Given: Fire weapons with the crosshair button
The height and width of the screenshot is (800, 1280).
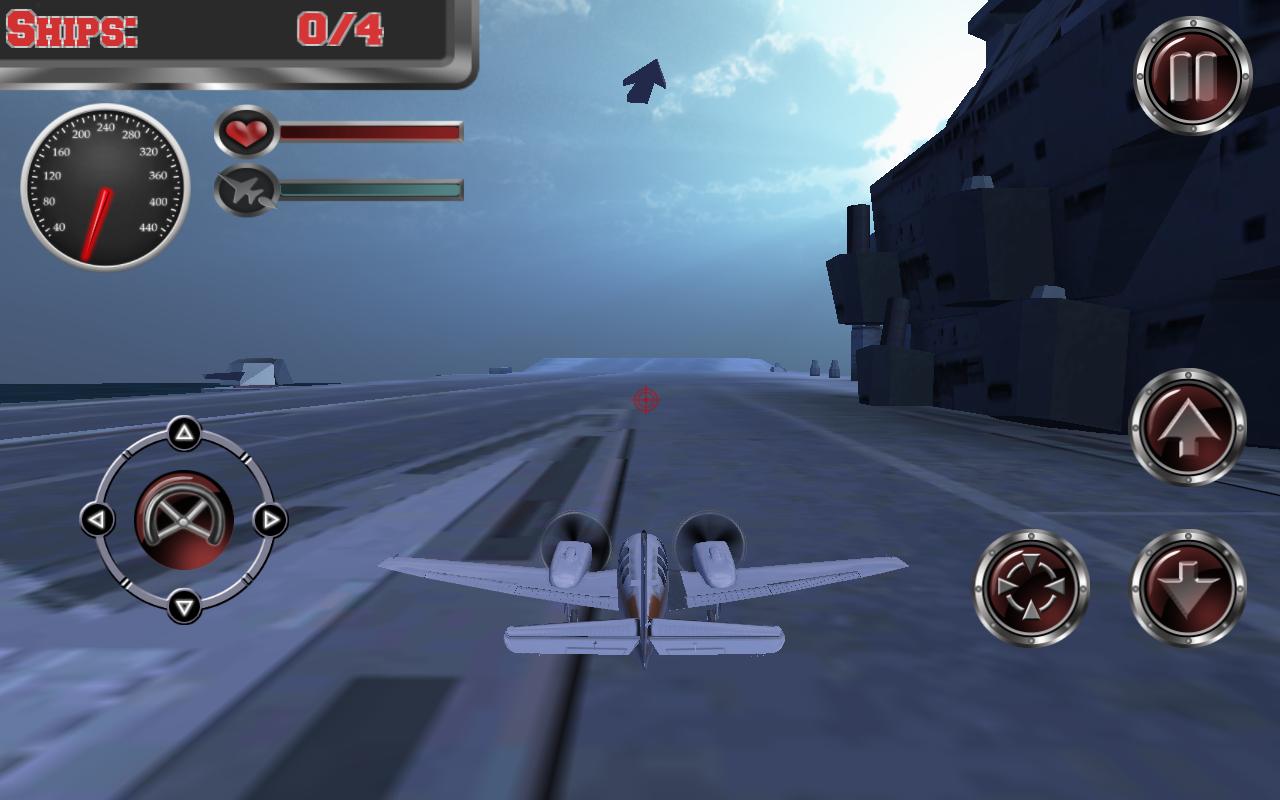Looking at the screenshot, I should [x=1031, y=587].
